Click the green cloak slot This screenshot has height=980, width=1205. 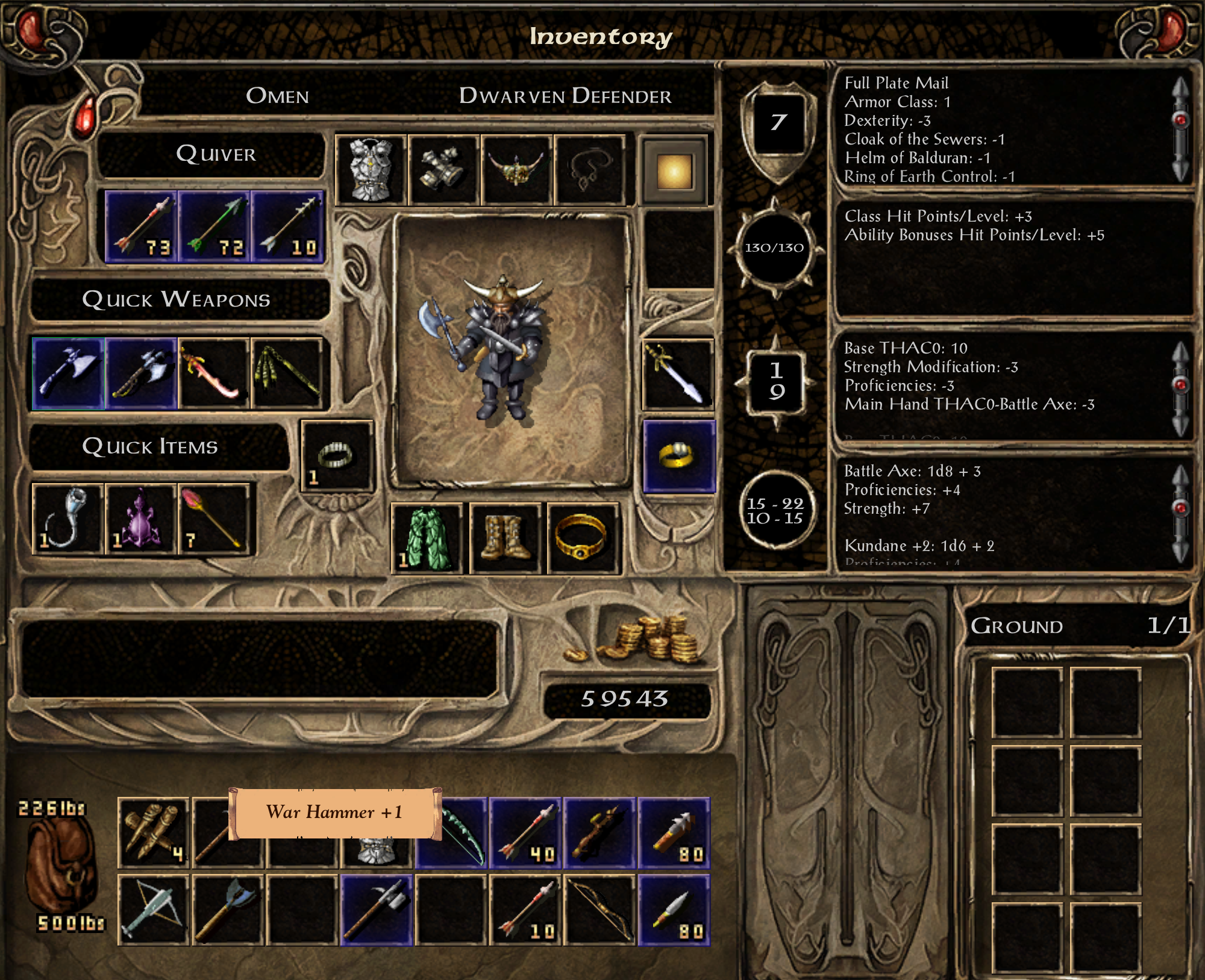427,538
